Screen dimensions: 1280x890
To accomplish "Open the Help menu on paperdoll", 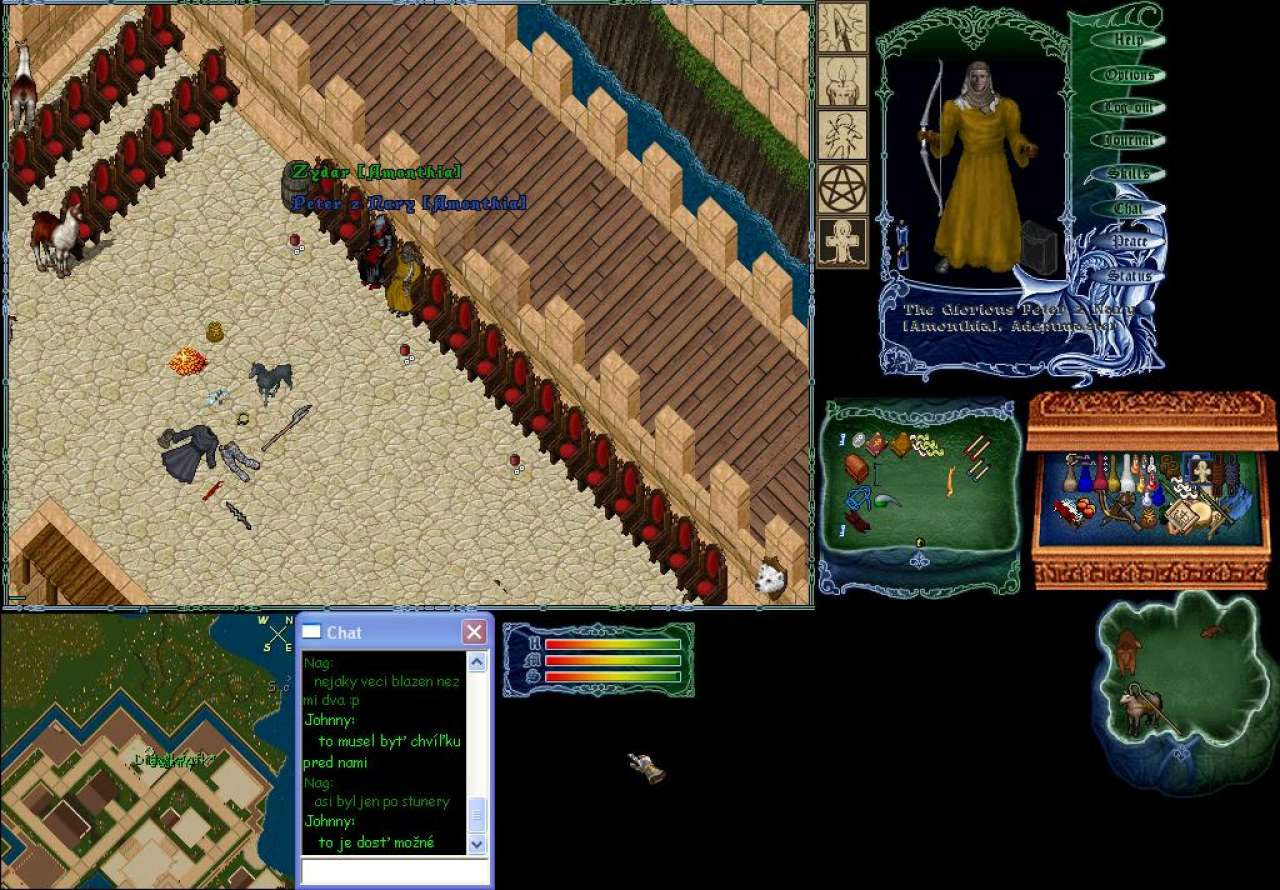I will [1128, 41].
